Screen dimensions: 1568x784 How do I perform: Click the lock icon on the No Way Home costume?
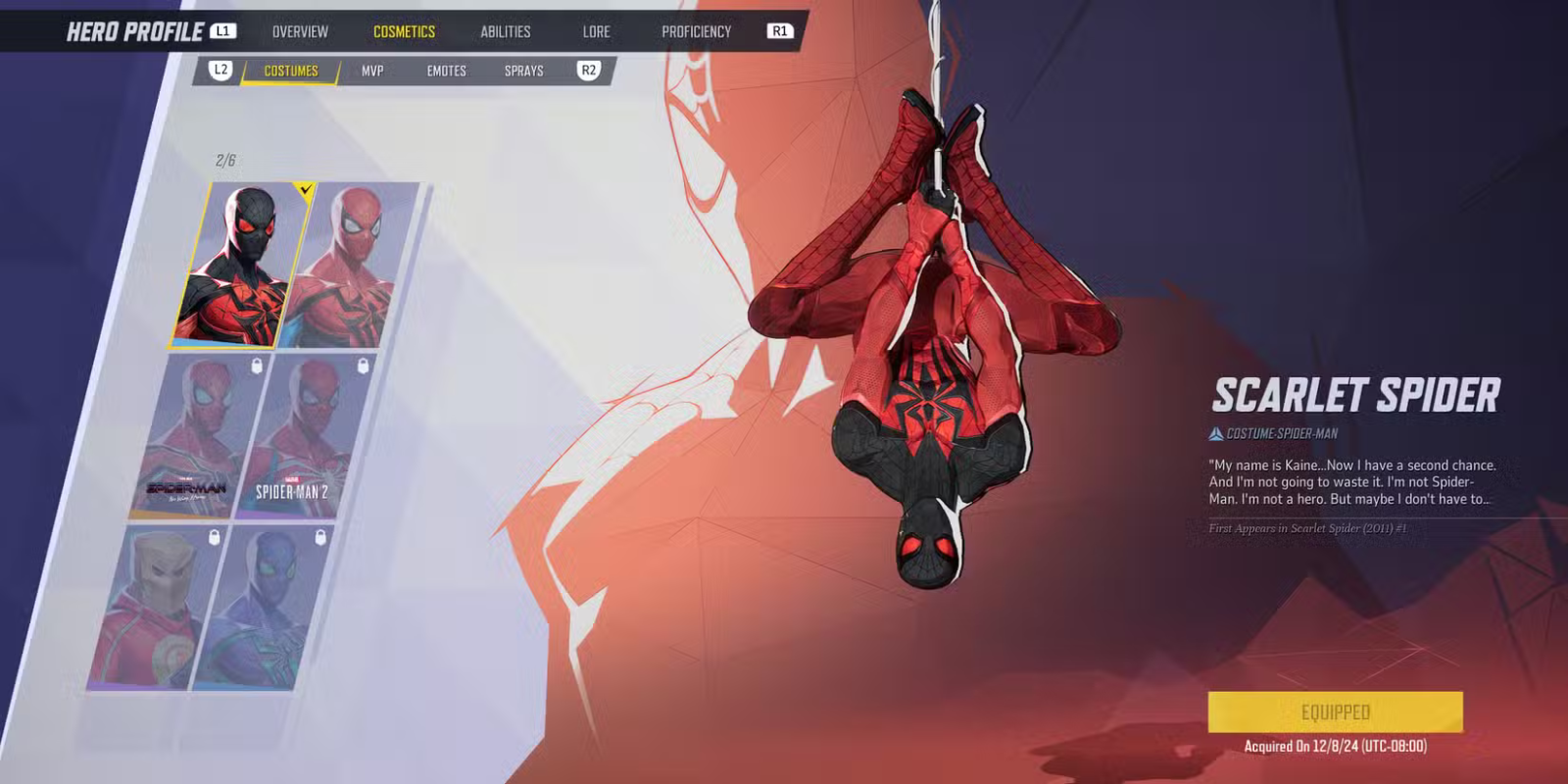point(256,365)
